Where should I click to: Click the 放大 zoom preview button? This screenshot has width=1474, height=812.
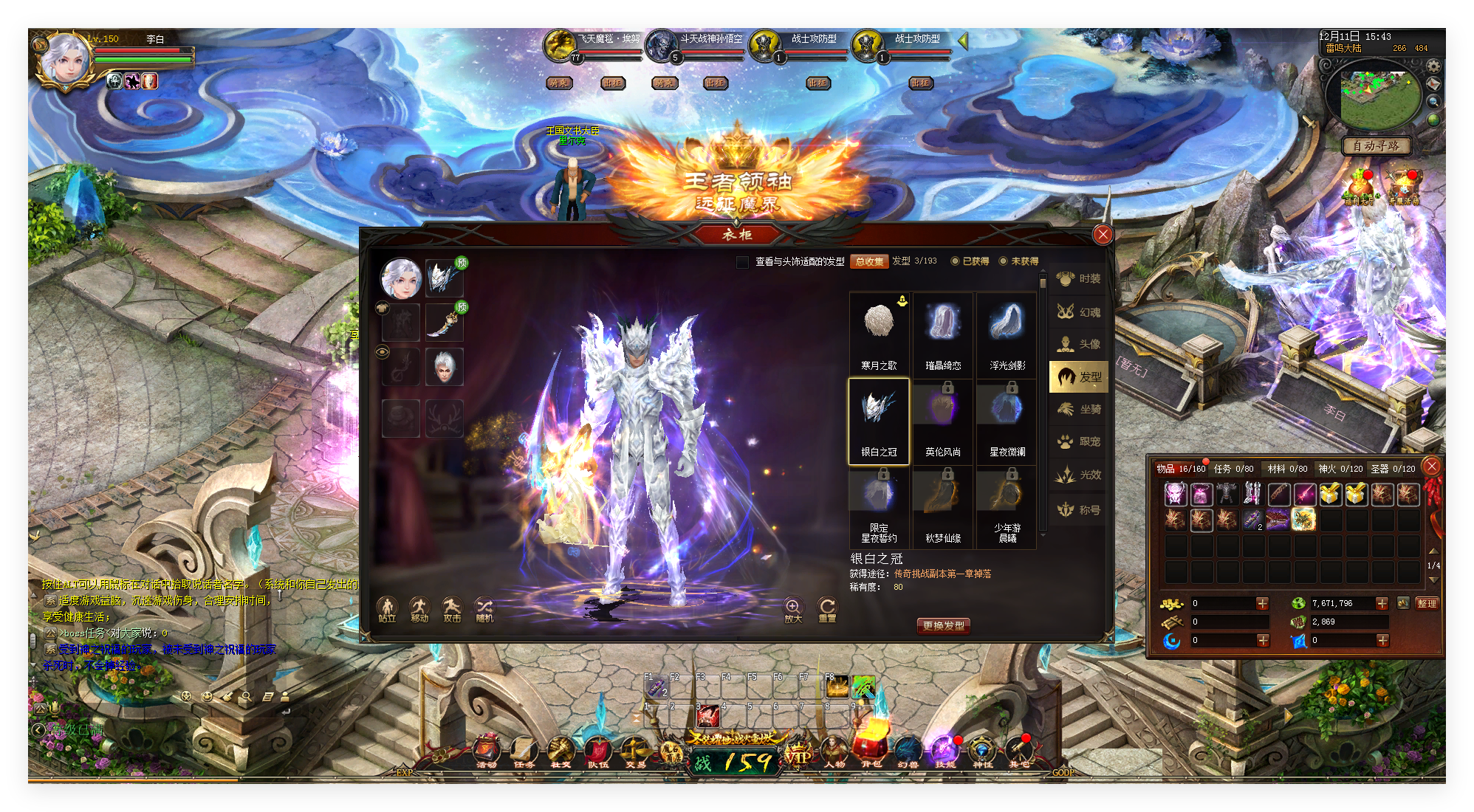pyautogui.click(x=792, y=610)
